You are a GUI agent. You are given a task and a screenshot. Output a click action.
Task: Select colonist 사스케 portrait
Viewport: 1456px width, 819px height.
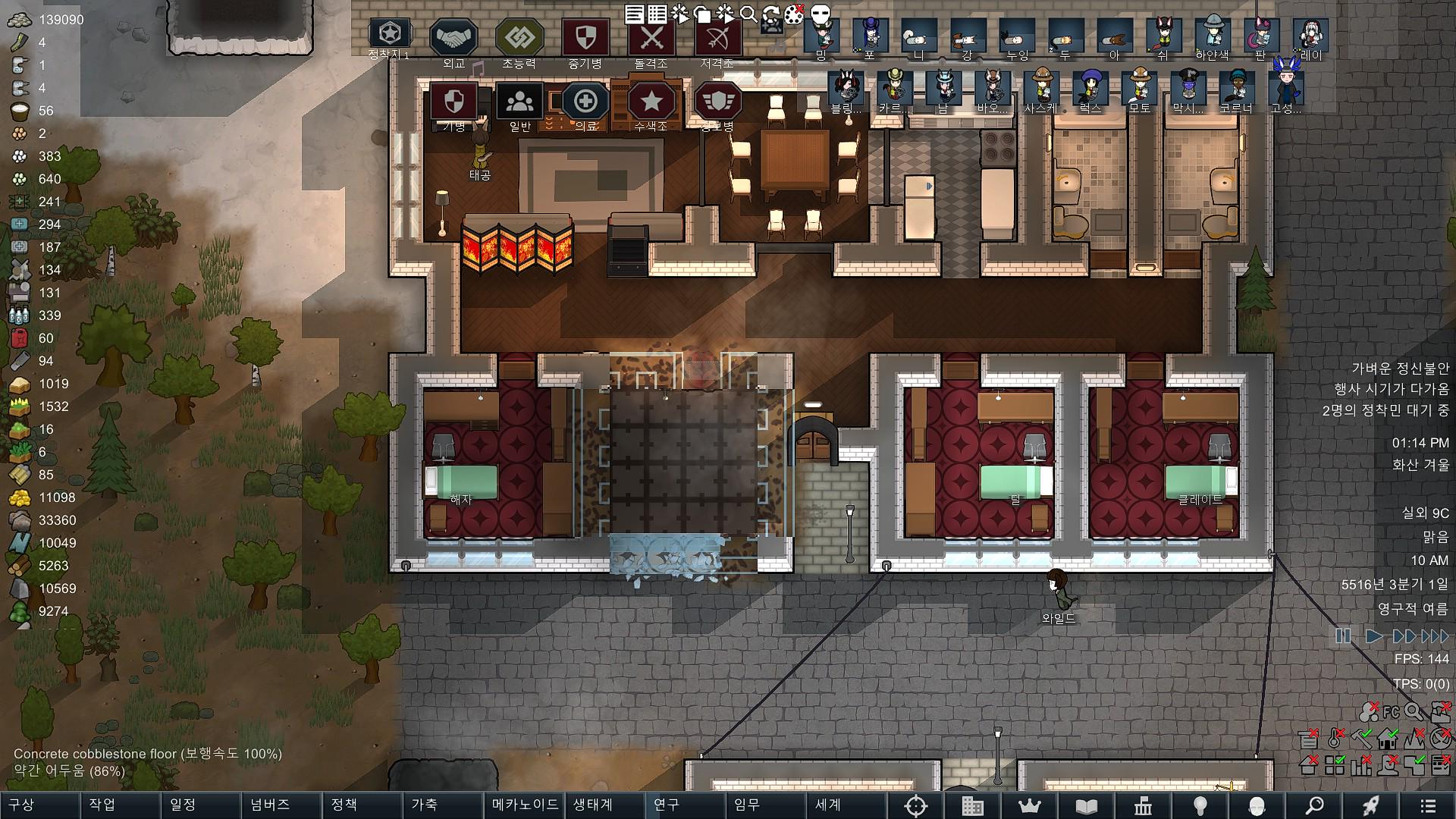coord(1040,87)
